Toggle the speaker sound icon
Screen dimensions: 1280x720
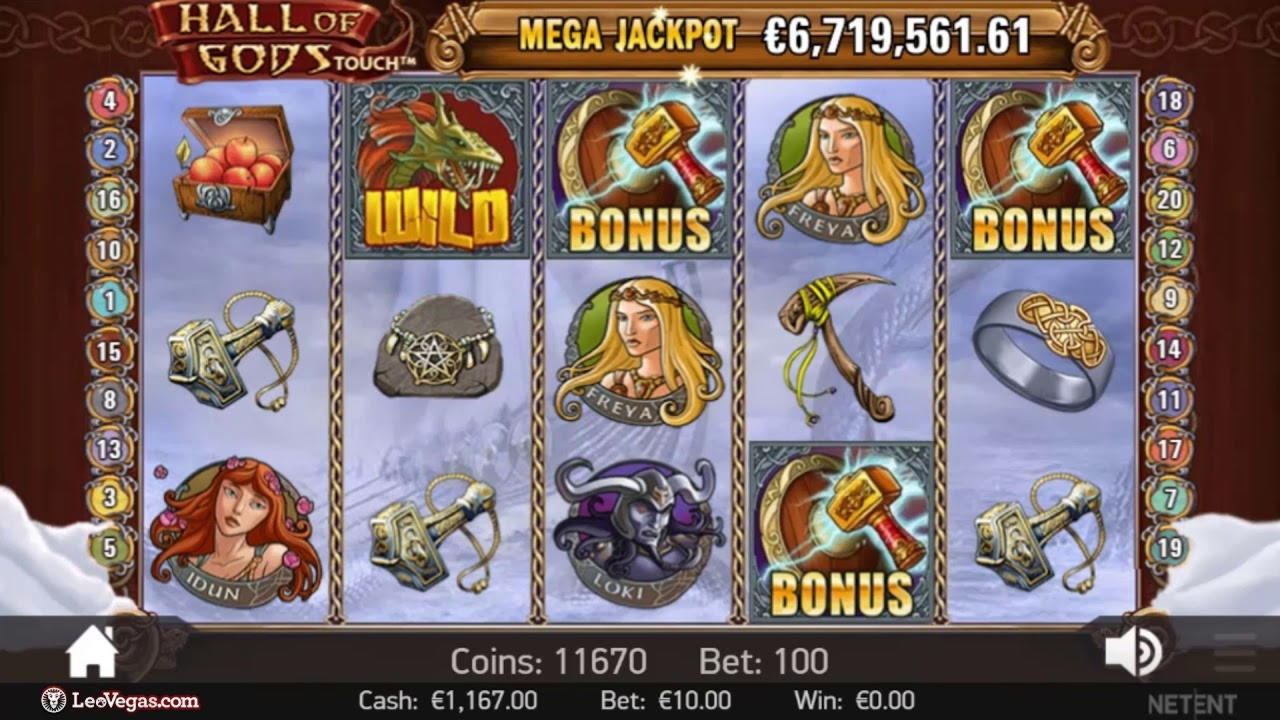point(1132,654)
